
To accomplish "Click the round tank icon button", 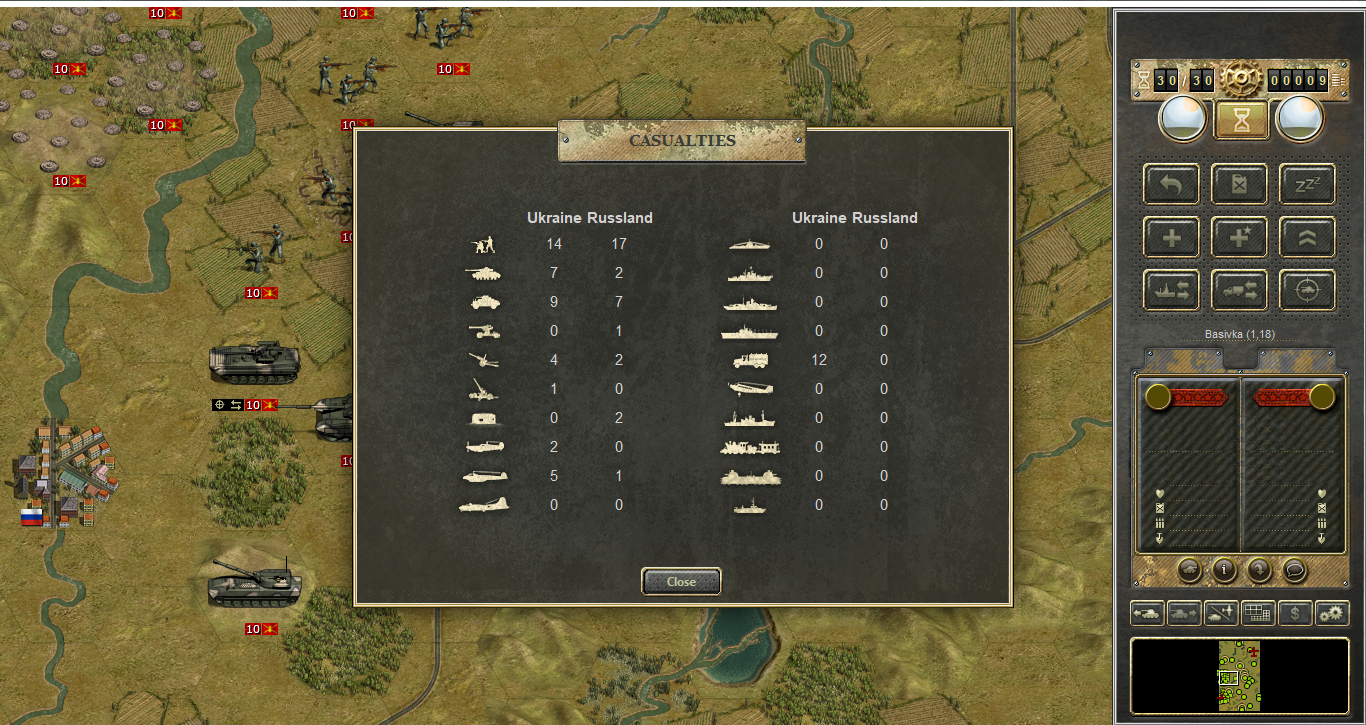I will pyautogui.click(x=1189, y=570).
